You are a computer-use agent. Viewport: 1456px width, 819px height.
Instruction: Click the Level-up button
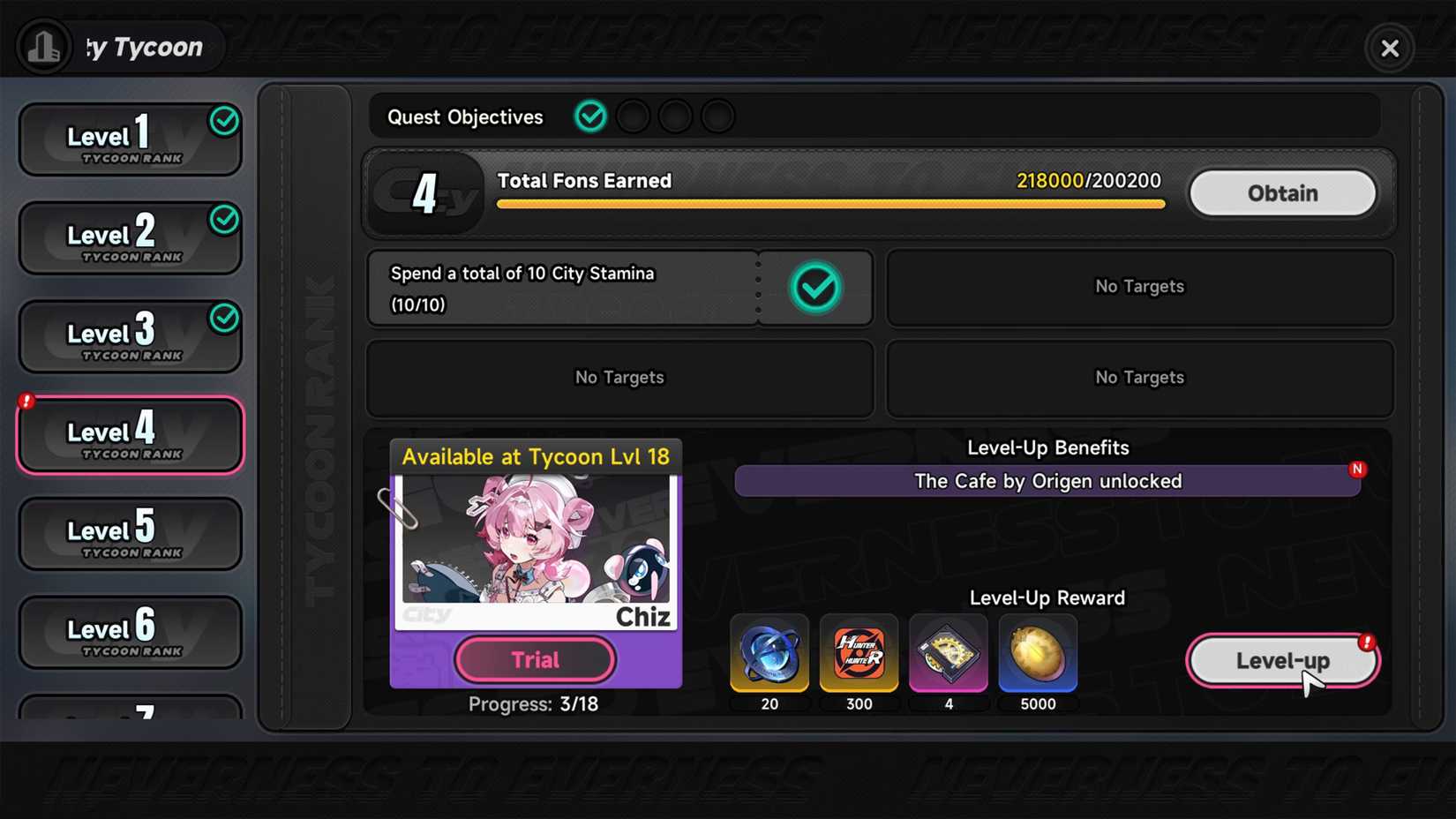pyautogui.click(x=1284, y=659)
